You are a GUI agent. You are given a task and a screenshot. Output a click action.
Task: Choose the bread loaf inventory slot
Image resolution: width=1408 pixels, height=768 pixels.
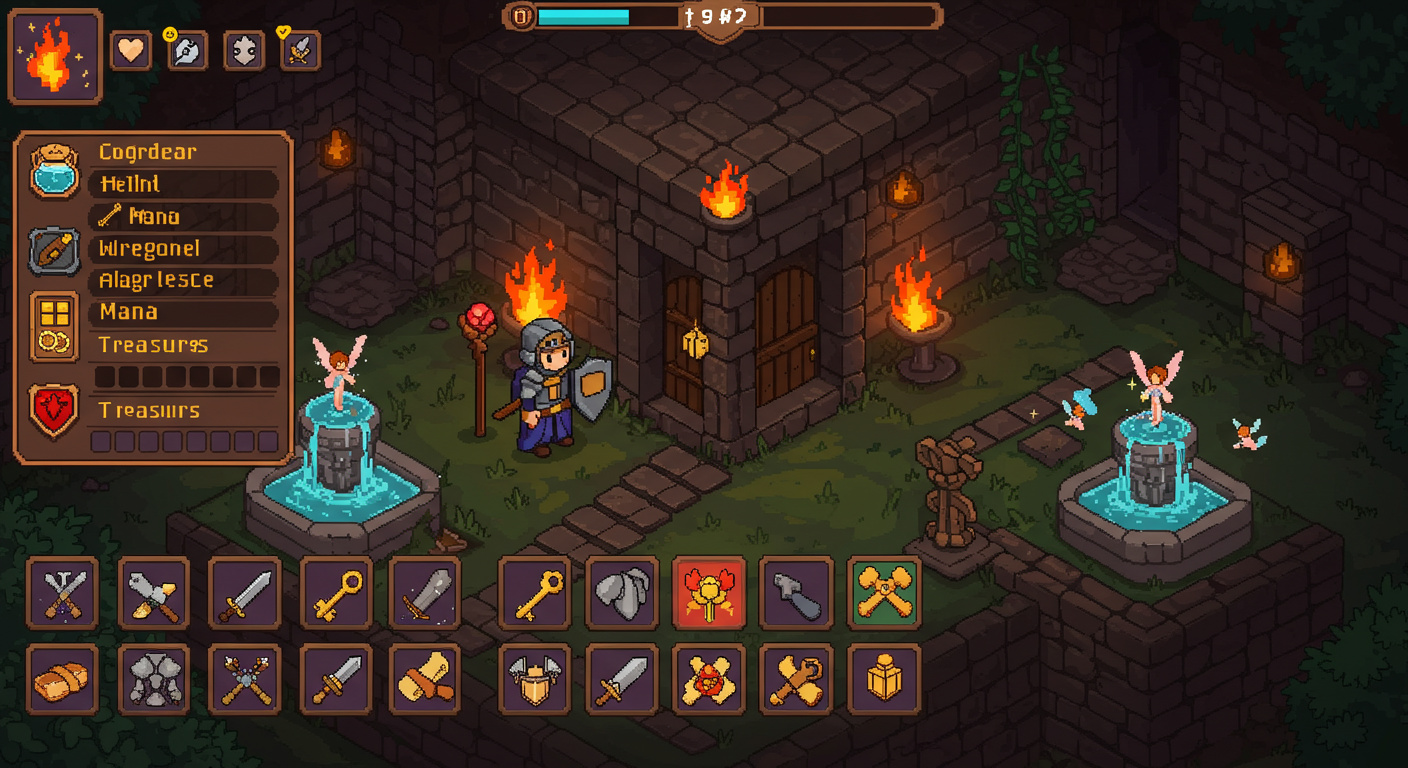[x=62, y=680]
